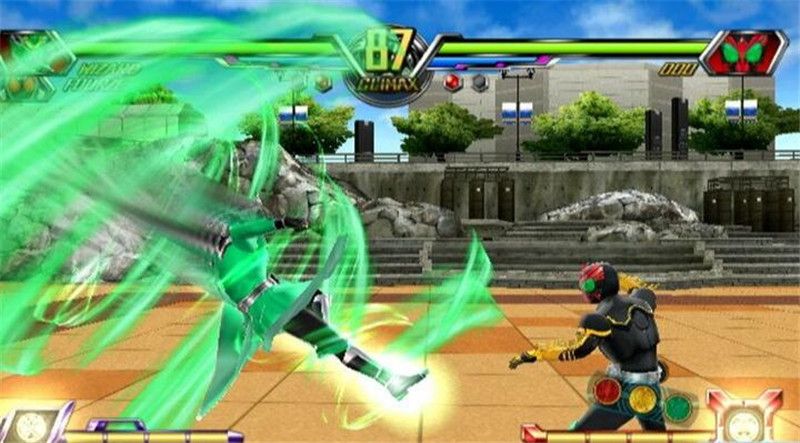Viewport: 800px width, 443px height.
Task: Pick the green Batta medal icon
Action: [x=679, y=406]
